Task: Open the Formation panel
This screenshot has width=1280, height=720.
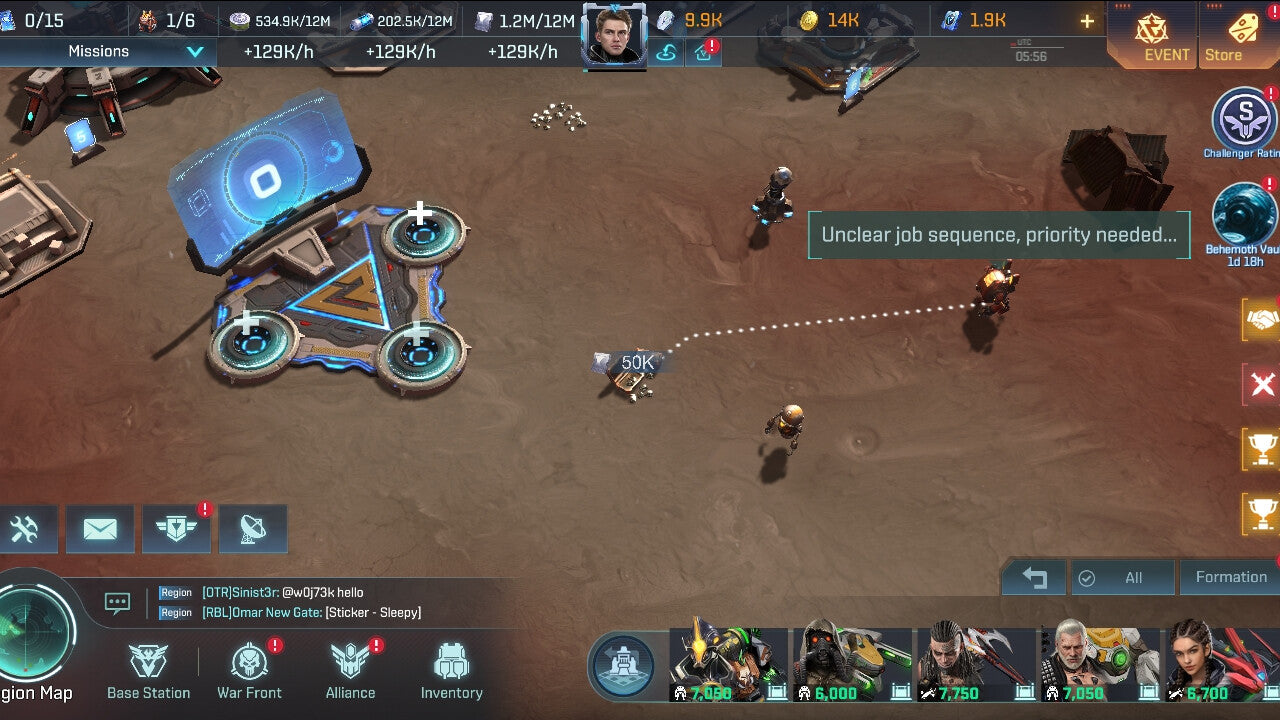Action: tap(1230, 577)
